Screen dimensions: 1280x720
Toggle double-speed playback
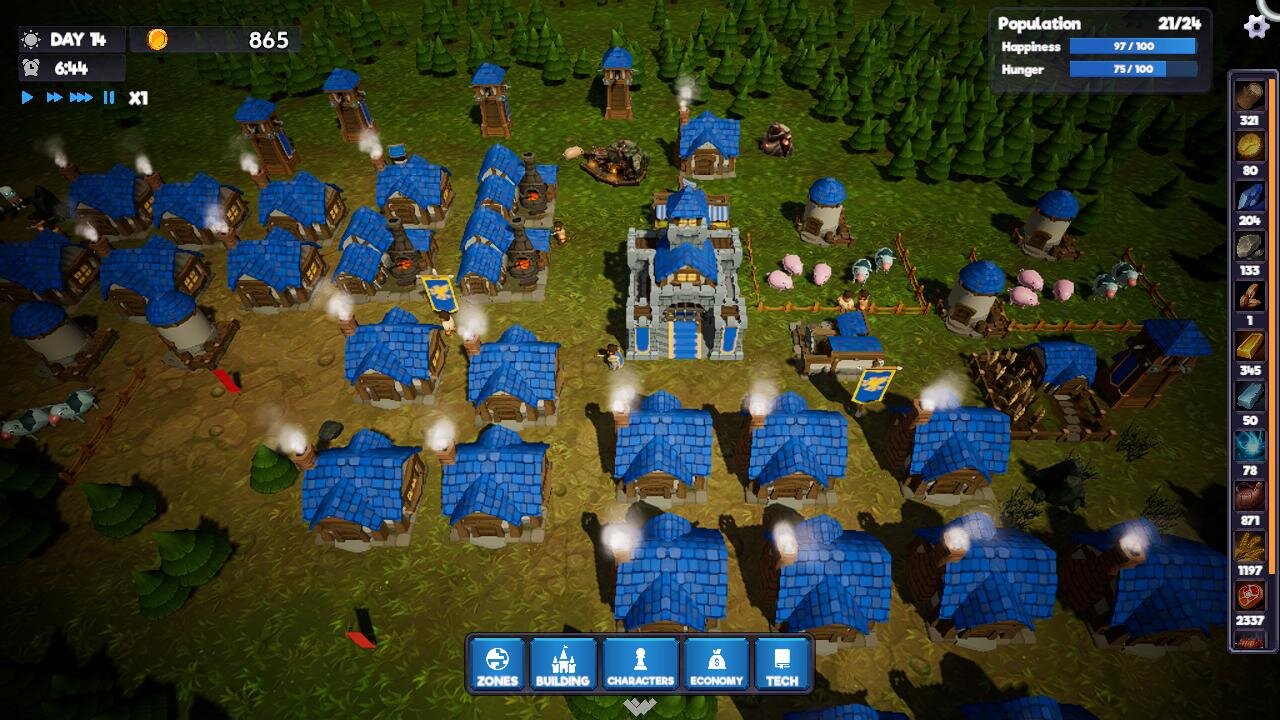click(x=55, y=97)
